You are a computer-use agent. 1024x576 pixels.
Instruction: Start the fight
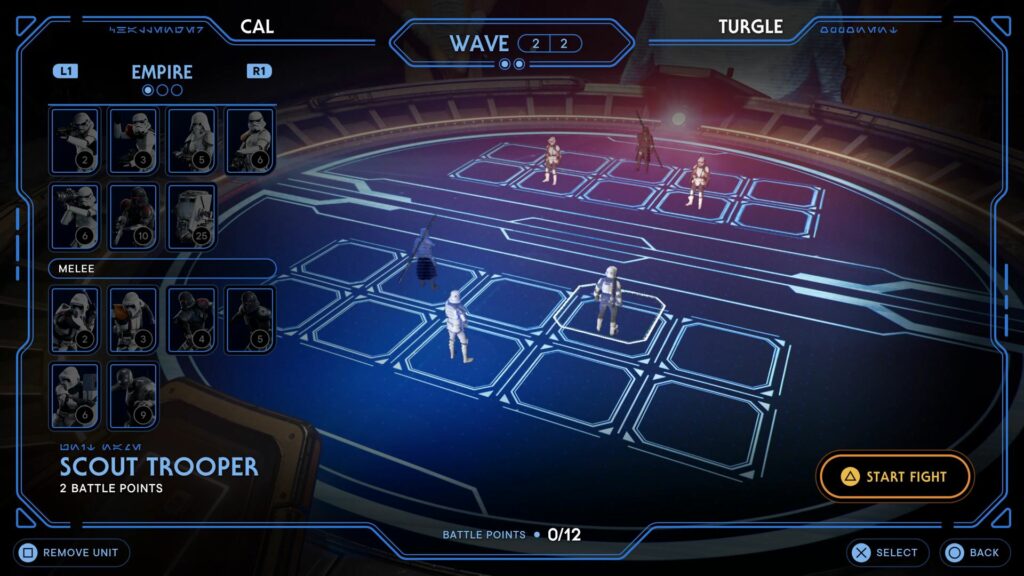pyautogui.click(x=895, y=477)
